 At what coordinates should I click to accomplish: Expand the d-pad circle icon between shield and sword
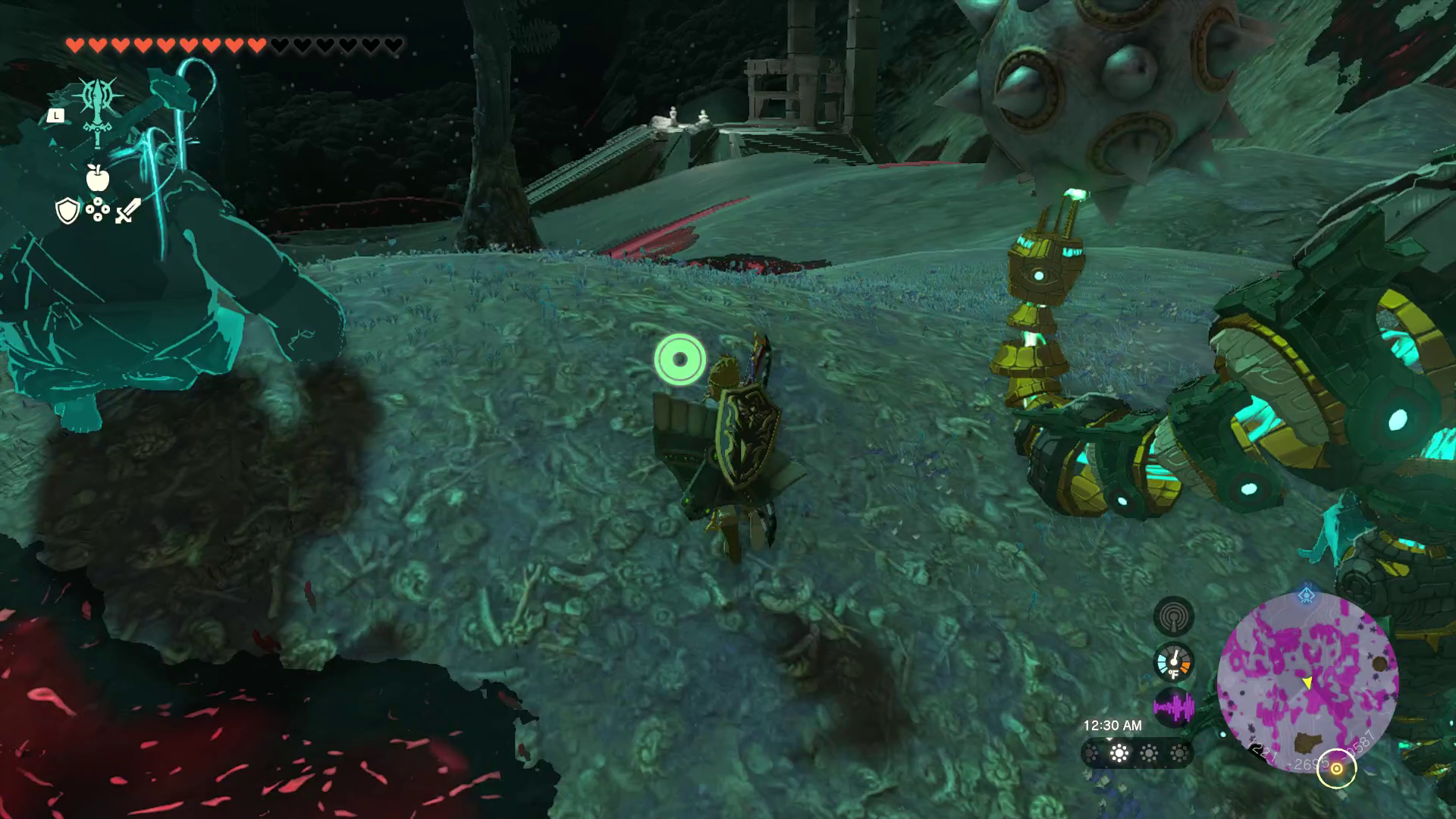pos(98,209)
